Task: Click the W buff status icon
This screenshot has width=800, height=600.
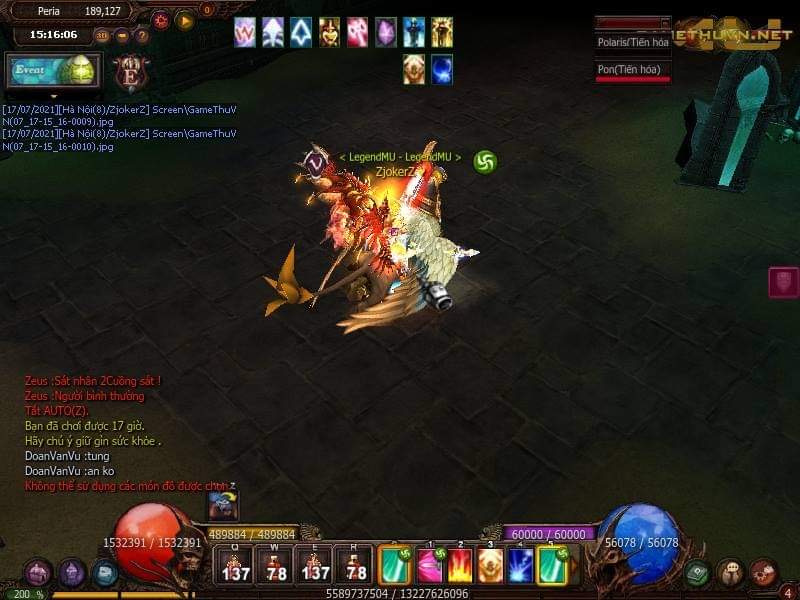Action: 245,33
